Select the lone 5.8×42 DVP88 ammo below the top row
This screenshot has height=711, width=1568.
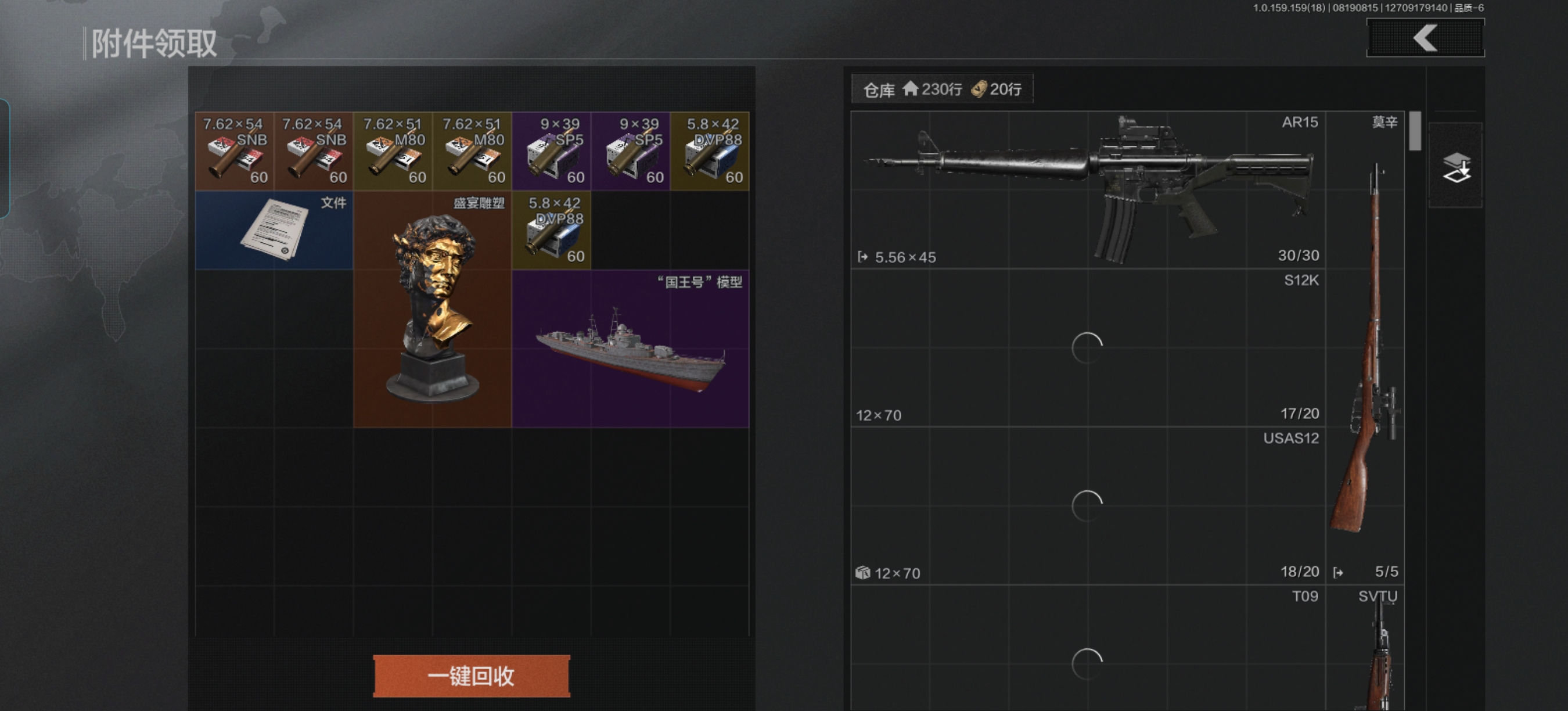coord(552,230)
